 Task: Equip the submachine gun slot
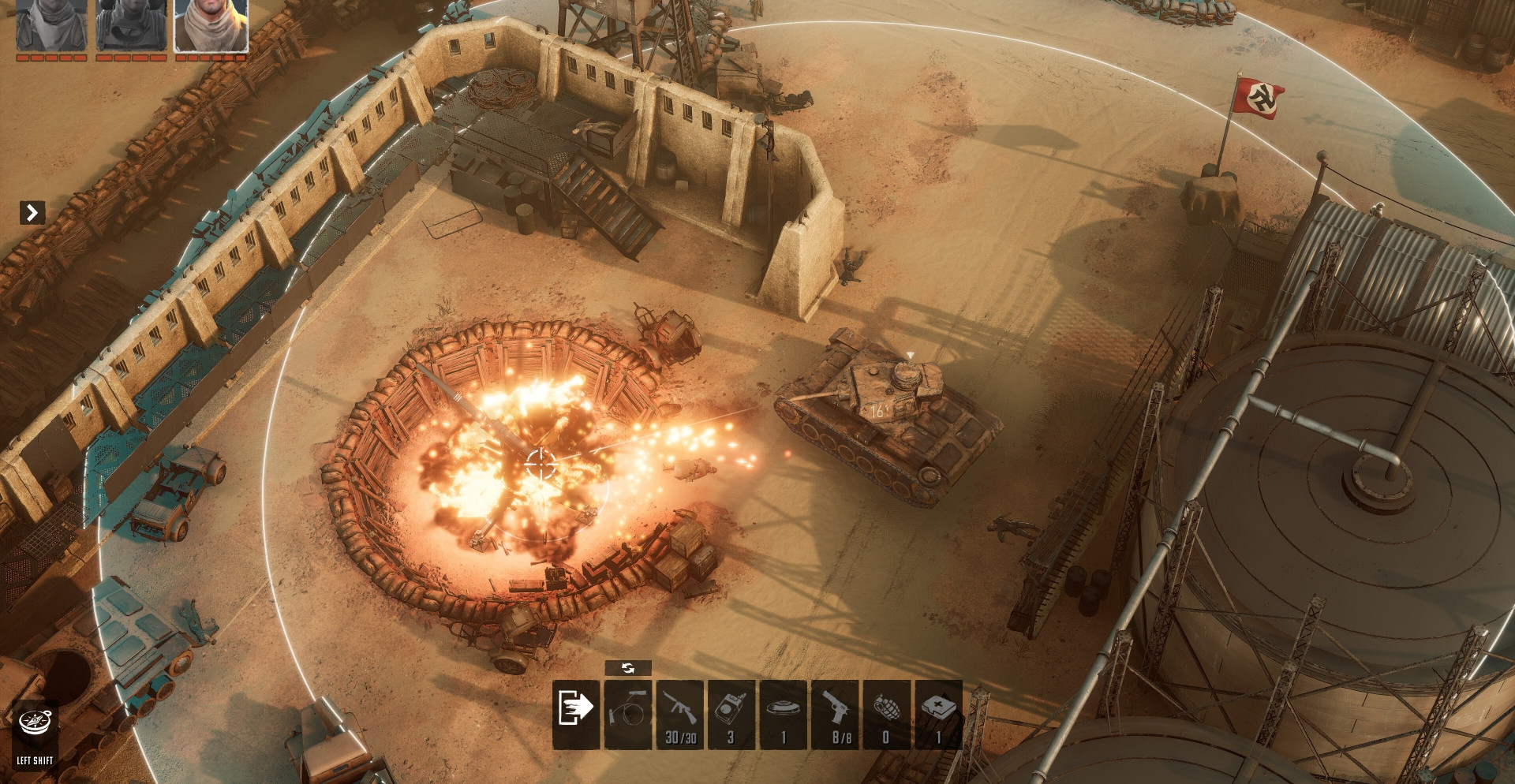[680, 714]
